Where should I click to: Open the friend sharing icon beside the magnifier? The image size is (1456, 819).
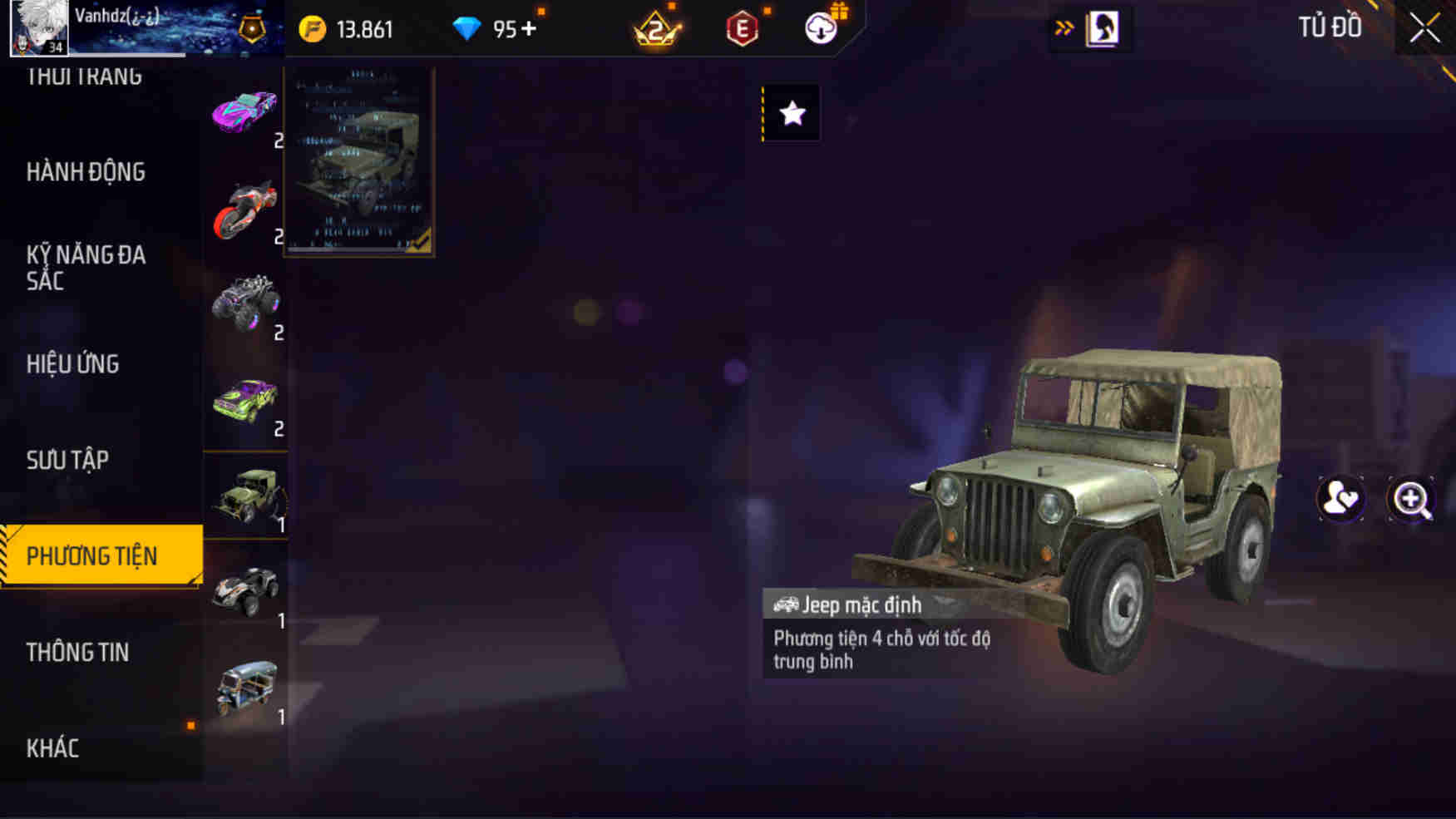1341,498
